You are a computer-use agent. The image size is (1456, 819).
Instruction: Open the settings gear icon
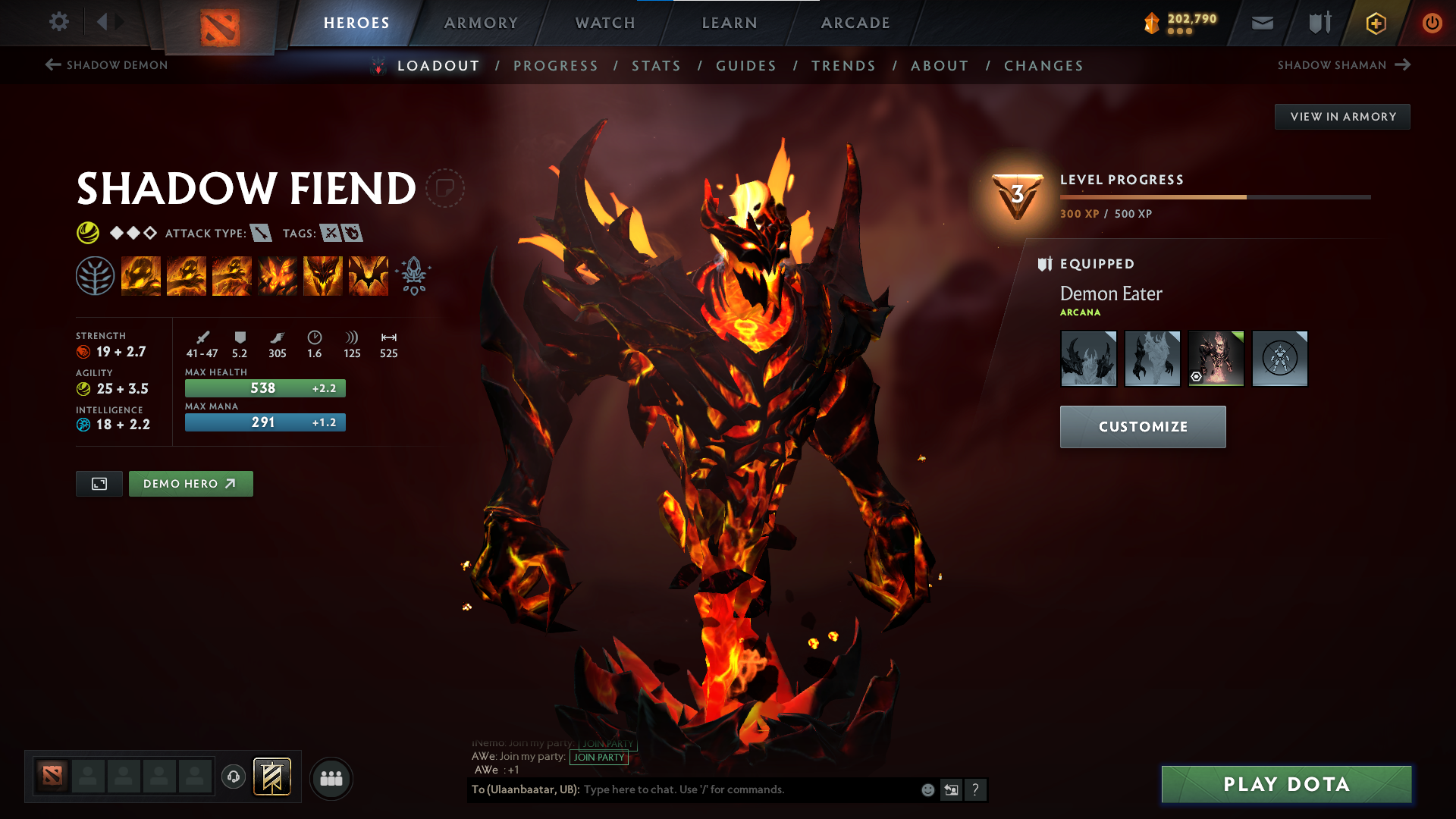[x=58, y=23]
